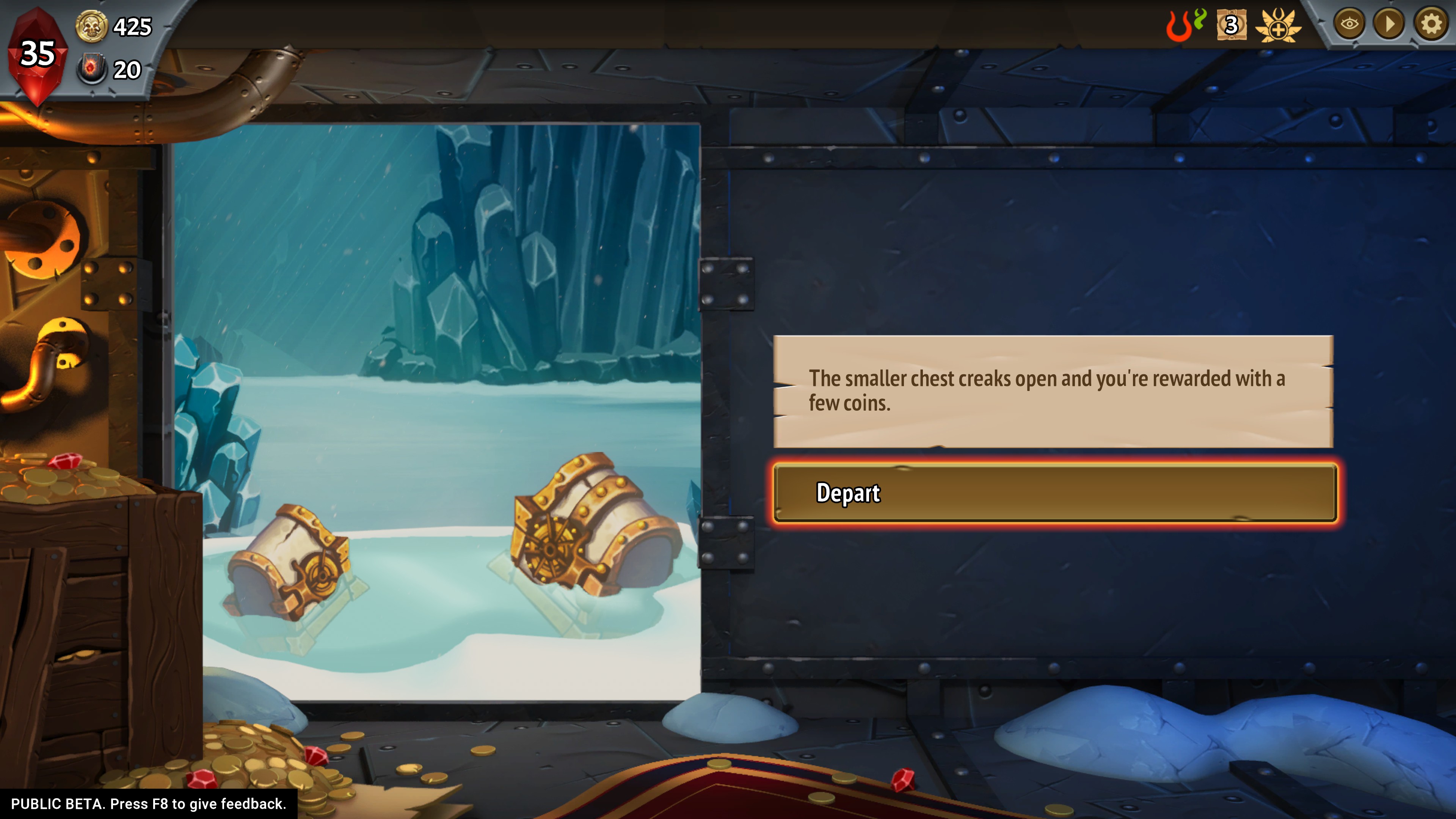Image resolution: width=1456 pixels, height=819 pixels.
Task: Choose the Depart option
Action: pyautogui.click(x=1054, y=493)
